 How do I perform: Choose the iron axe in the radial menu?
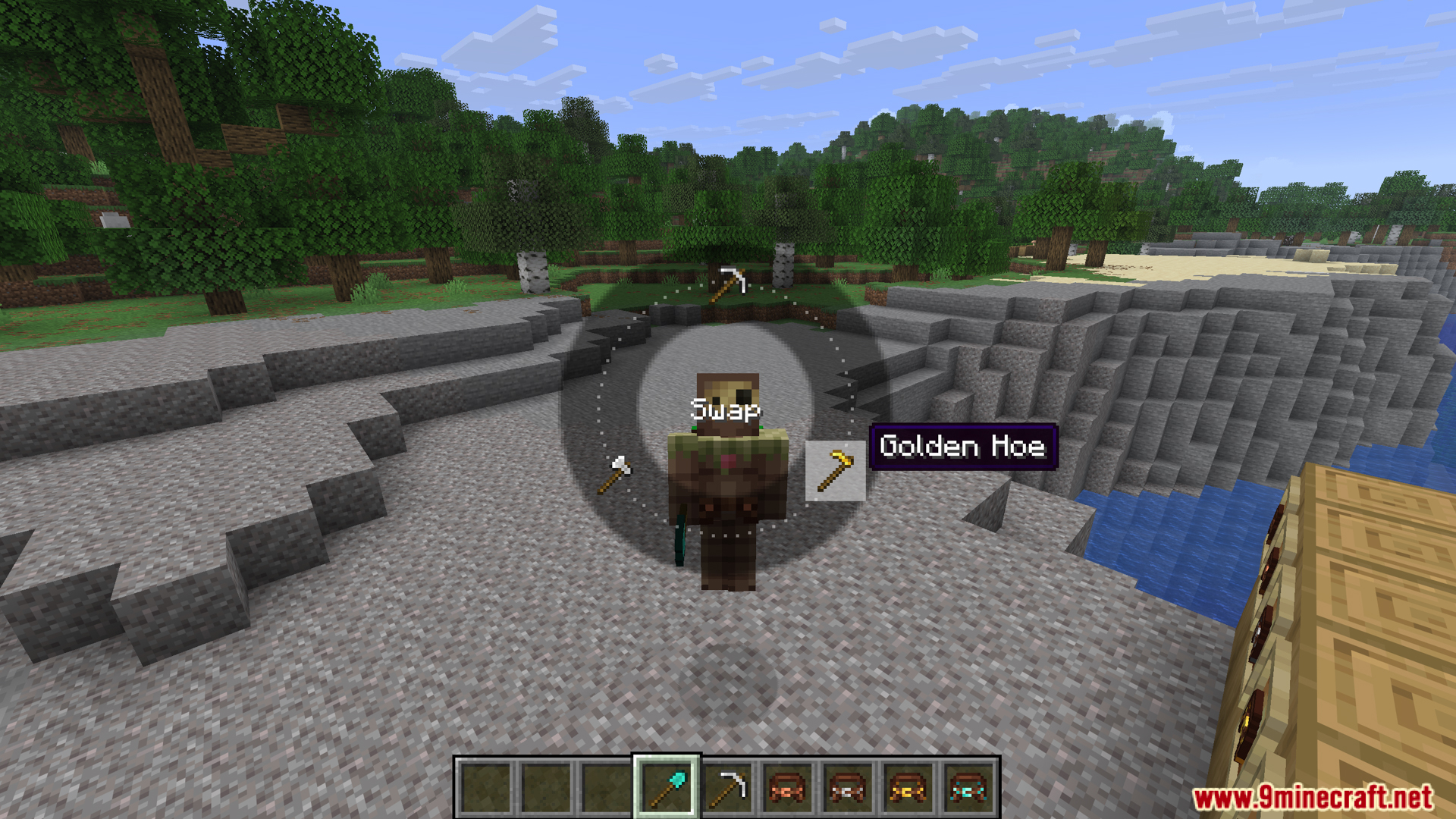click(615, 474)
